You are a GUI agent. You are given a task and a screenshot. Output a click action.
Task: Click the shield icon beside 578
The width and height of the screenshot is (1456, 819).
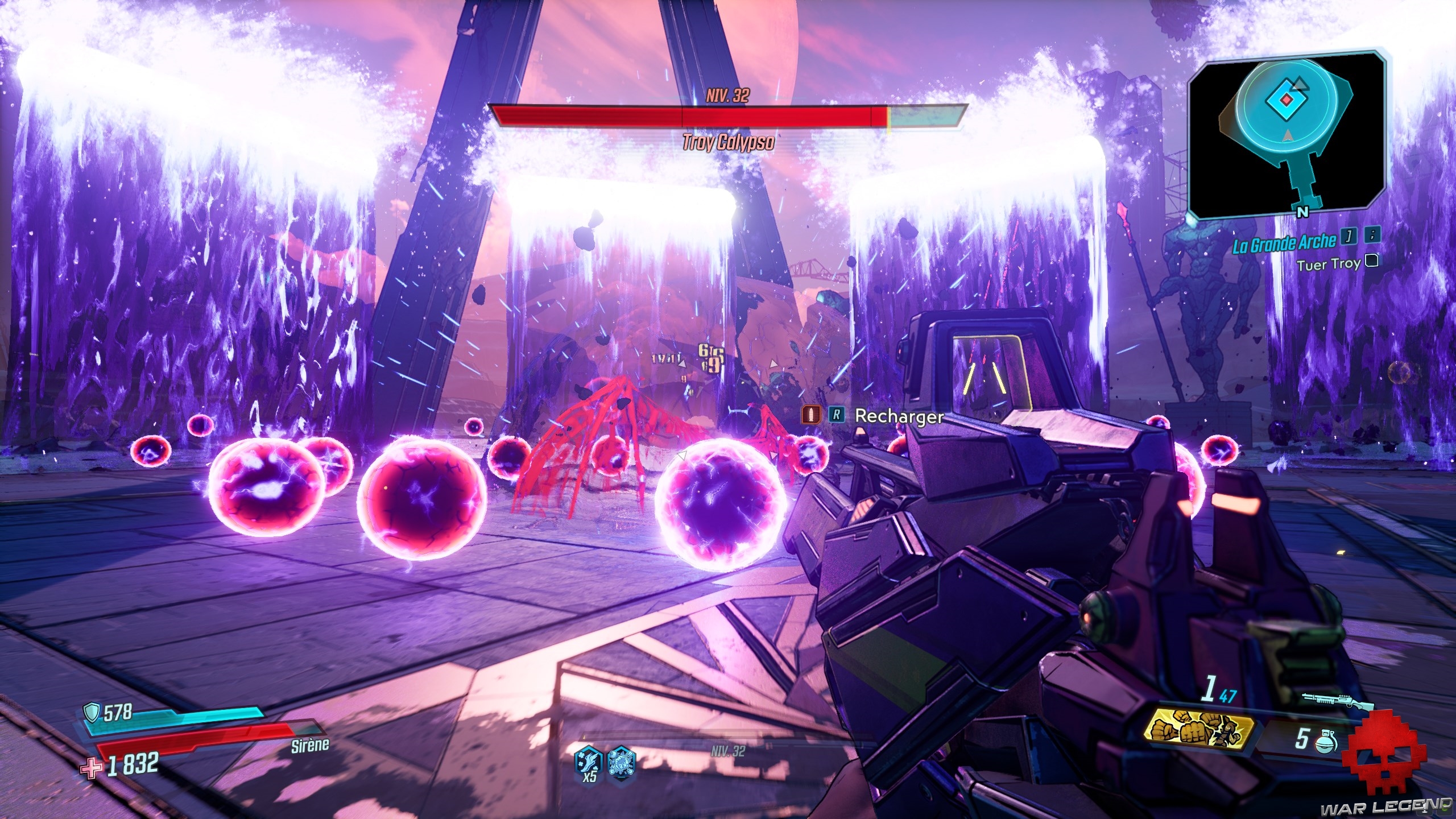(92, 711)
